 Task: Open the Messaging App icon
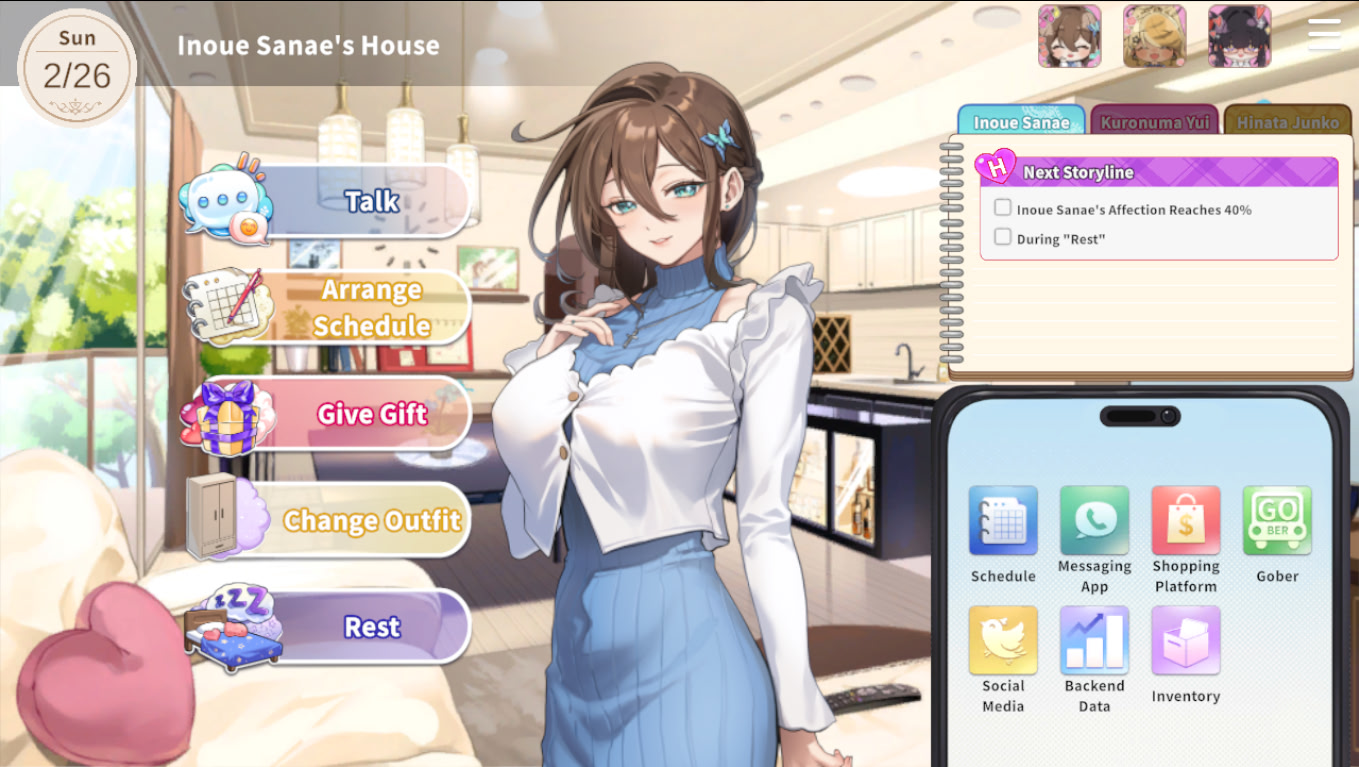click(x=1094, y=521)
